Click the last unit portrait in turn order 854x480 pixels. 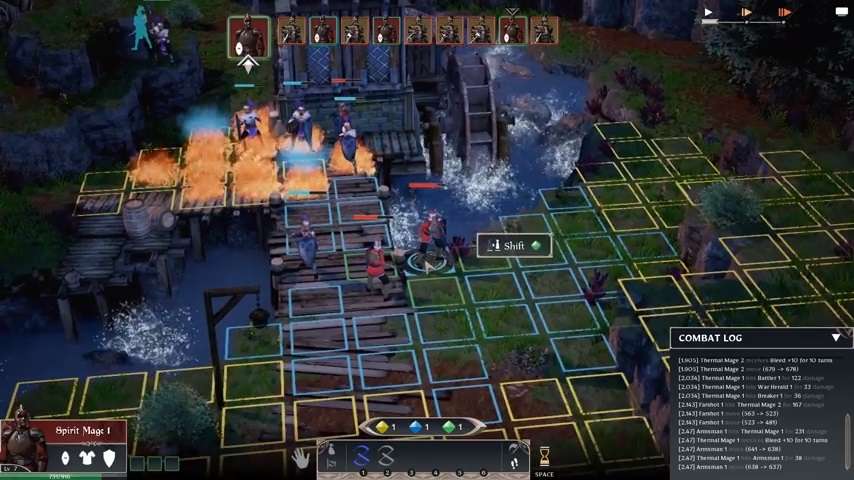[543, 32]
